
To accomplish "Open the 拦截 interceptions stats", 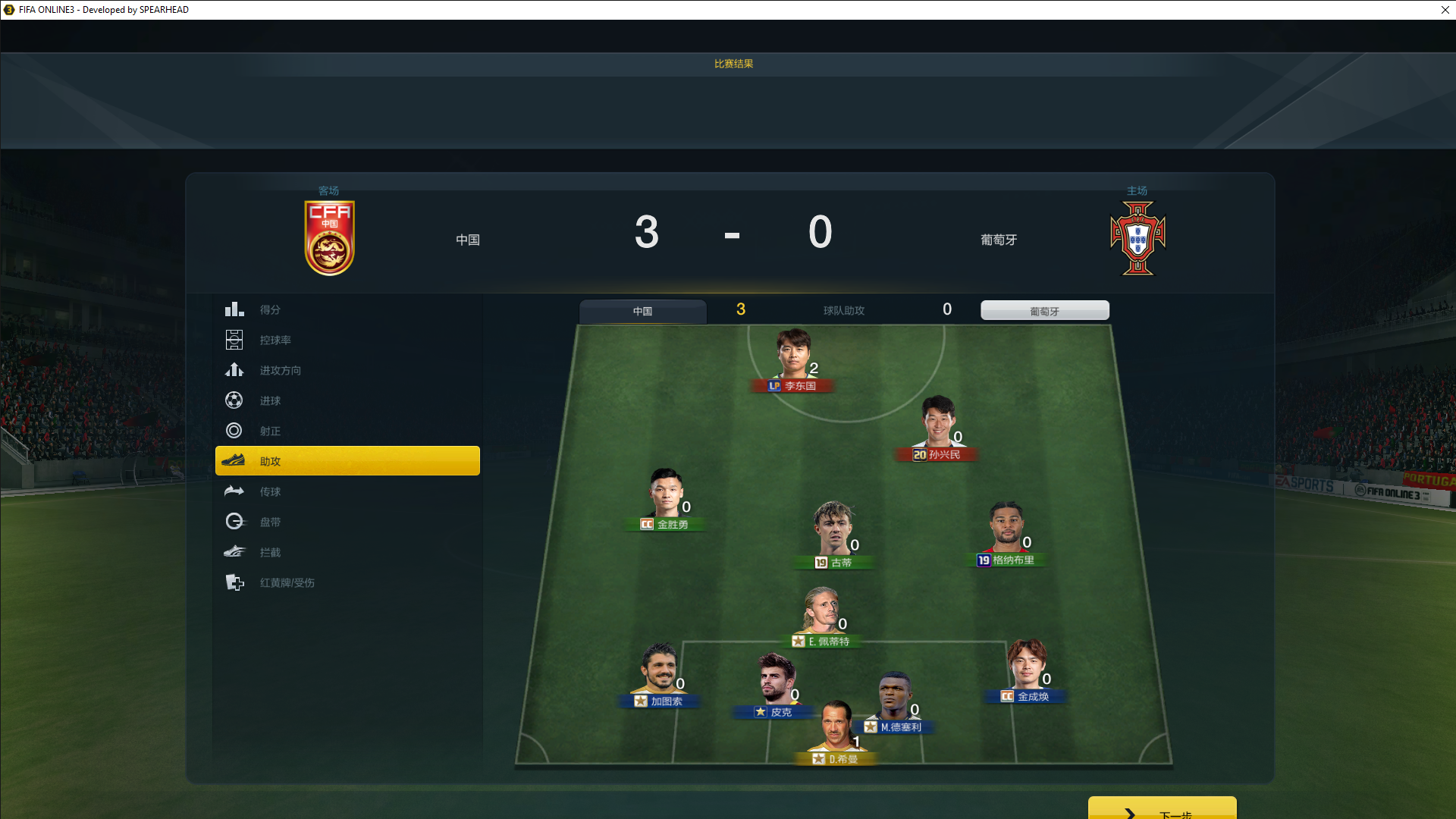I will coord(270,552).
